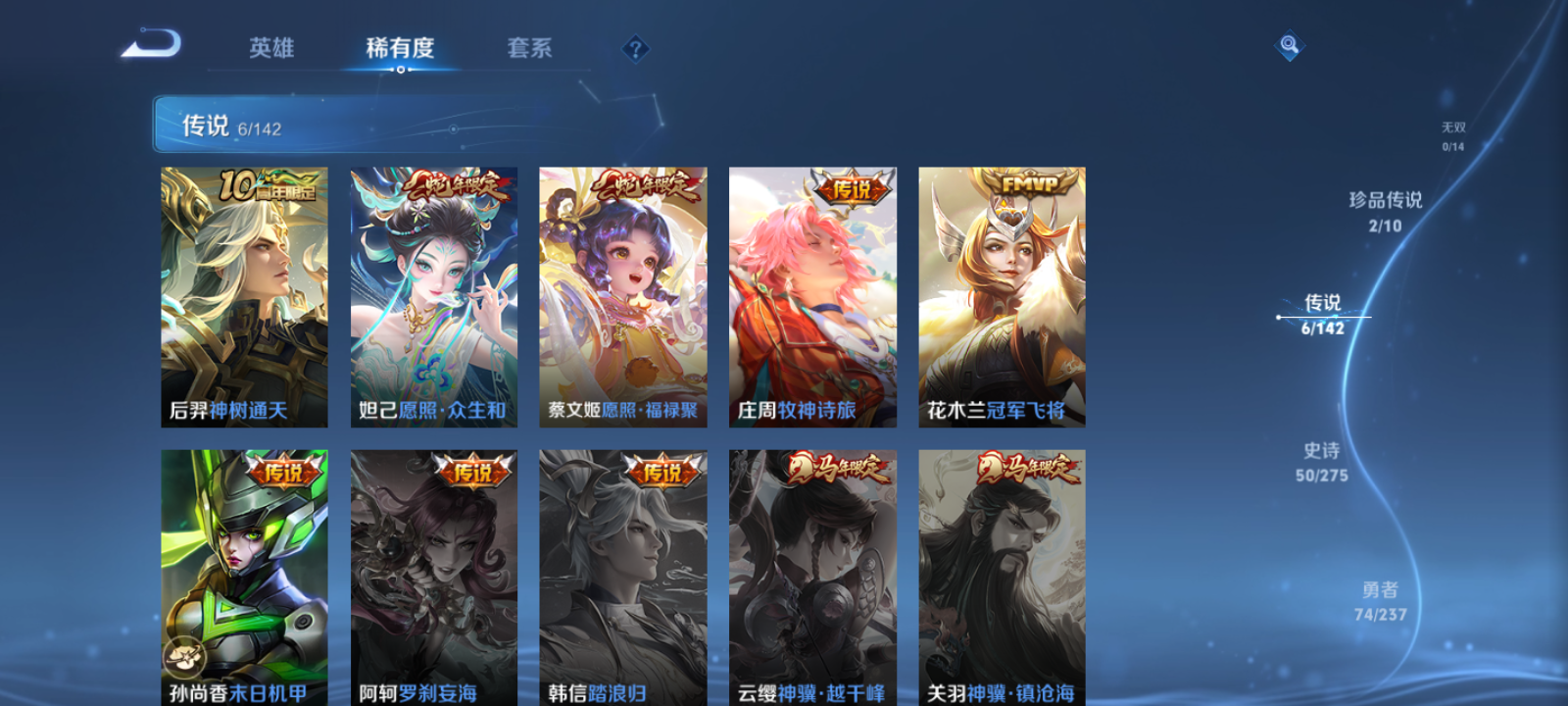Open search with the magnifier diamond icon
Image resolution: width=1568 pixels, height=706 pixels.
(1288, 45)
